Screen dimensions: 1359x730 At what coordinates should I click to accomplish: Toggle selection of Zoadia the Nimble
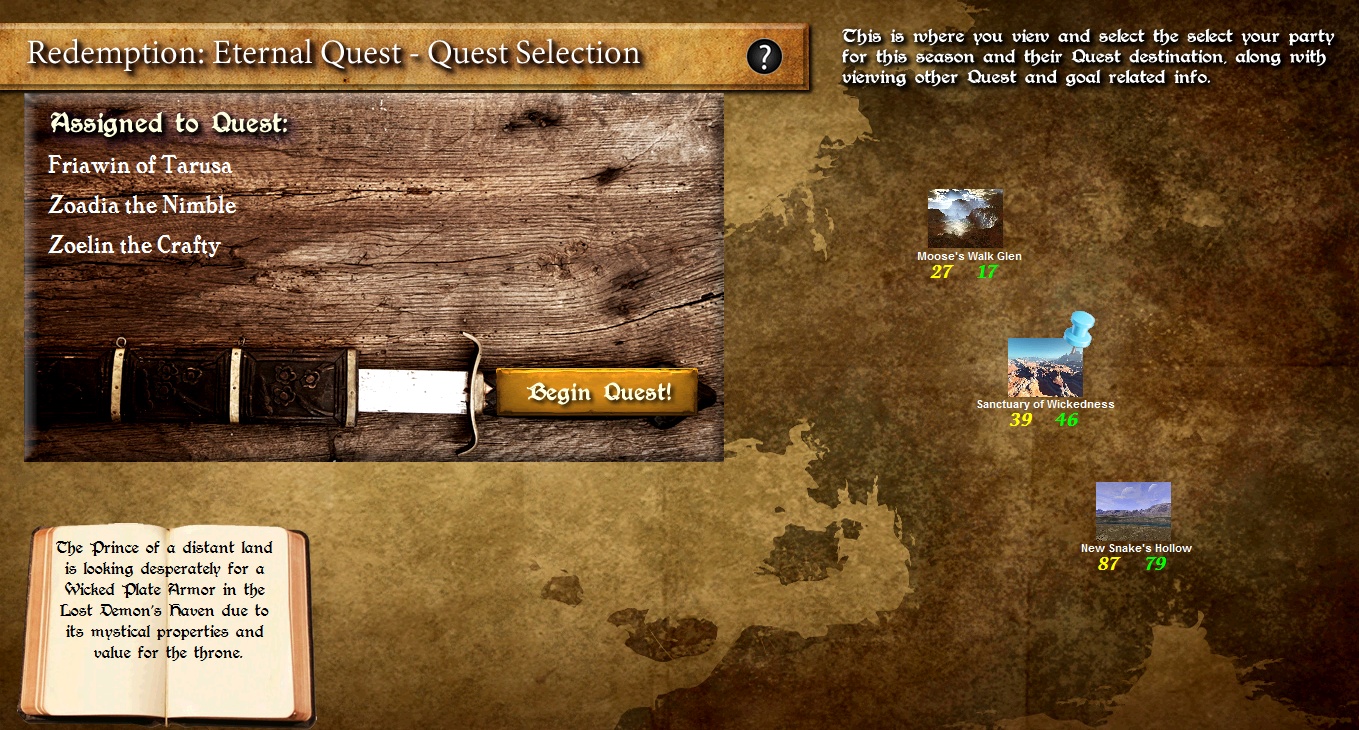[x=142, y=206]
